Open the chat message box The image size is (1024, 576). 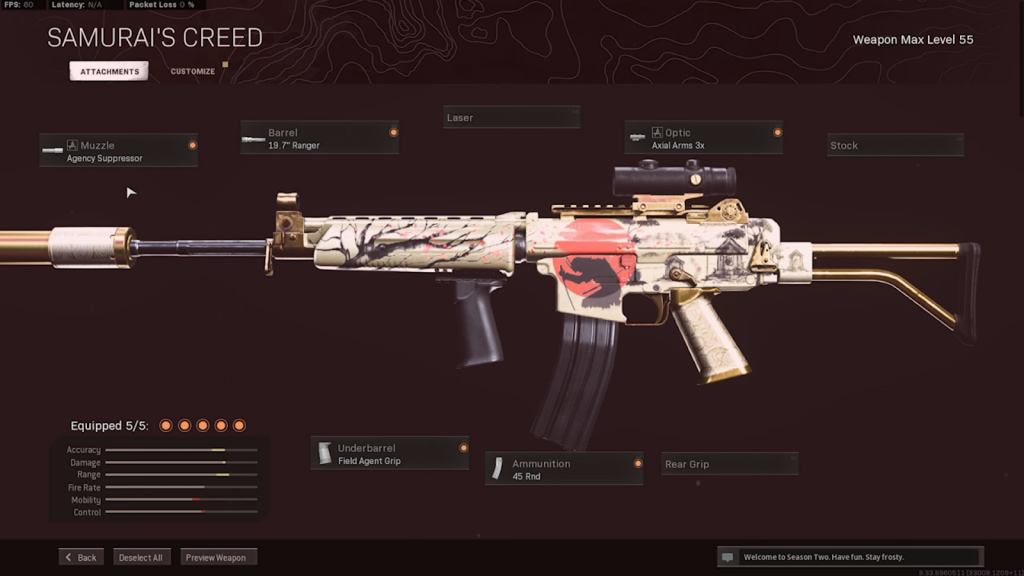(x=849, y=557)
